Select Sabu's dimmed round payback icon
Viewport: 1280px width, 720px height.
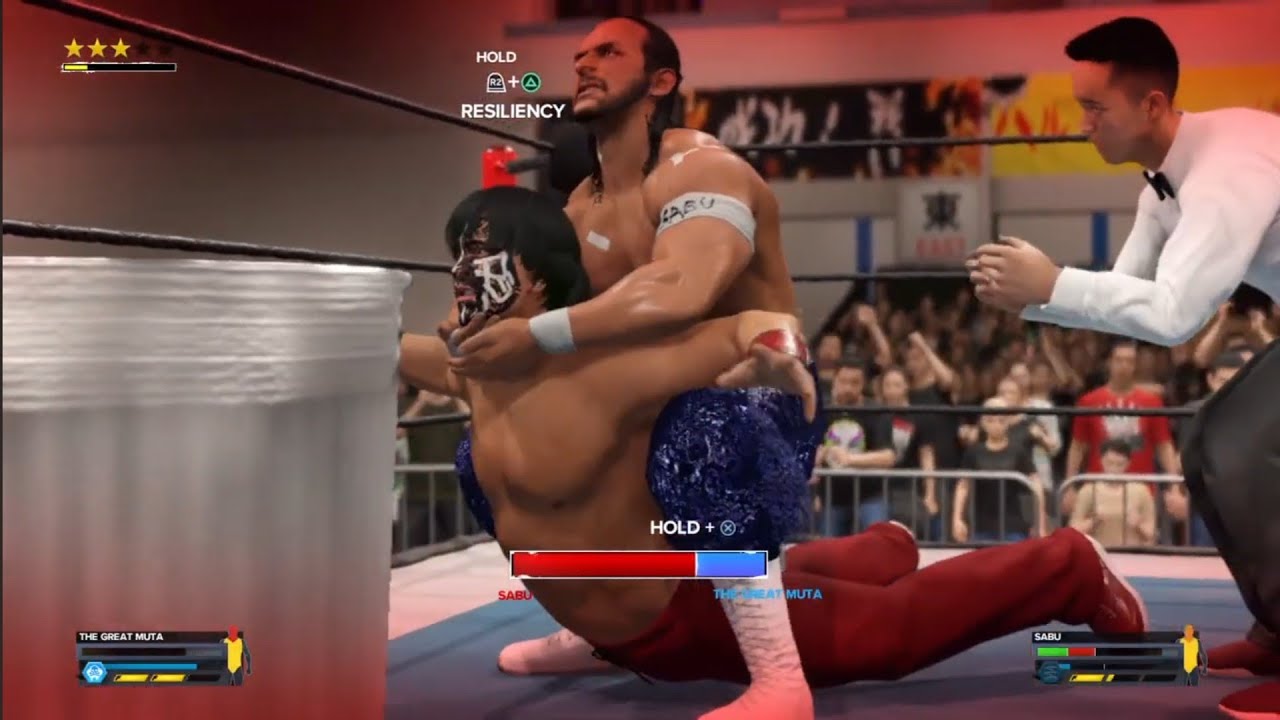click(1049, 673)
